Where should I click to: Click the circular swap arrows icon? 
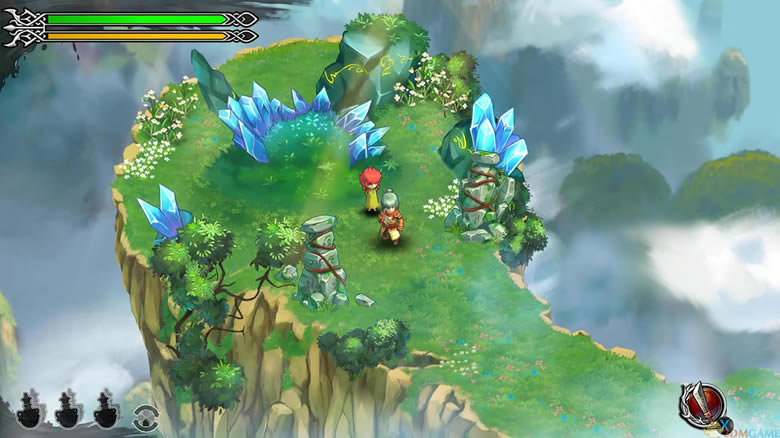[145, 416]
